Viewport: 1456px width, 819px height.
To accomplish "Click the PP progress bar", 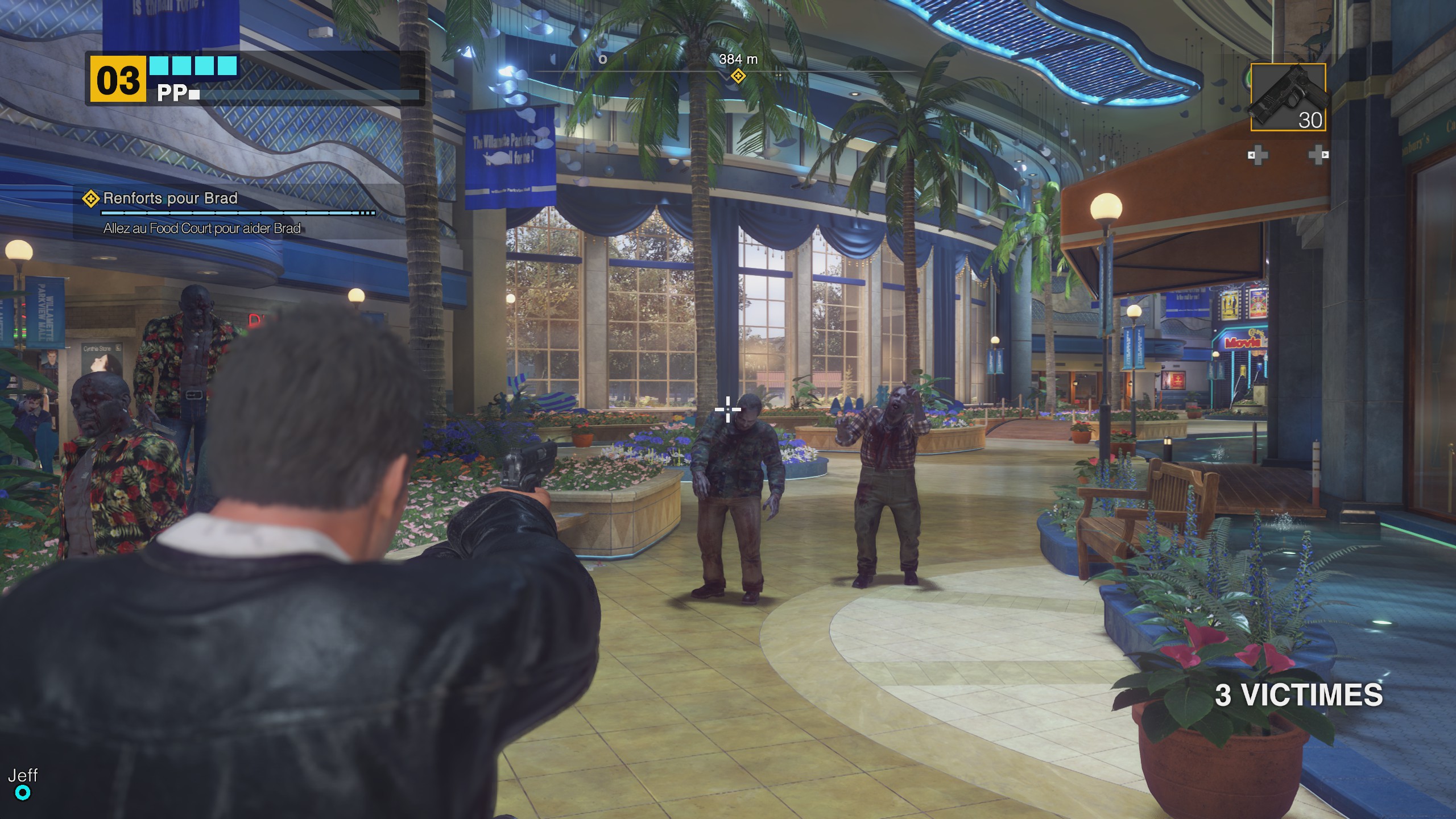I will (x=310, y=94).
